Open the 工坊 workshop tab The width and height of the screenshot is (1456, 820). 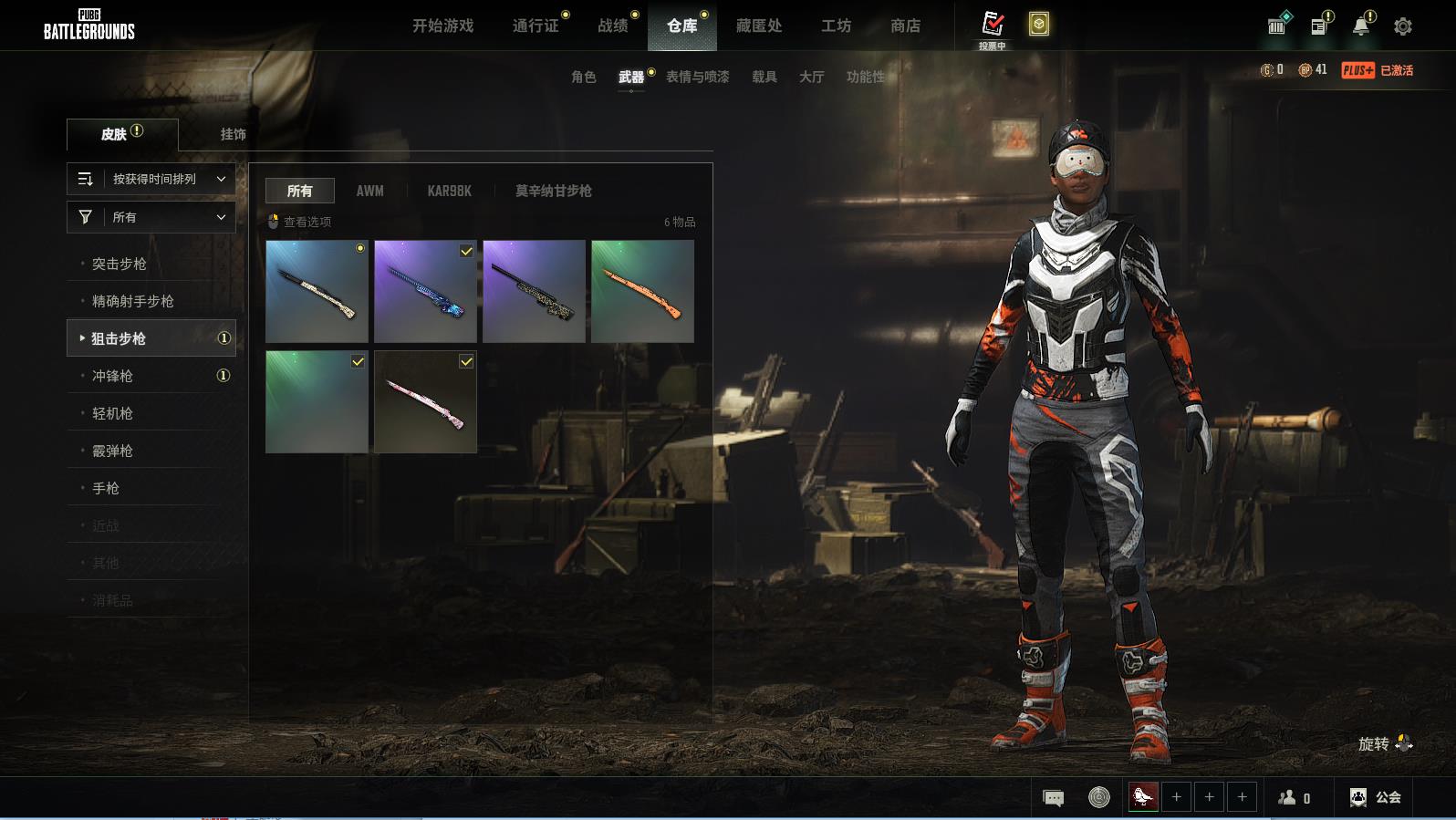836,26
